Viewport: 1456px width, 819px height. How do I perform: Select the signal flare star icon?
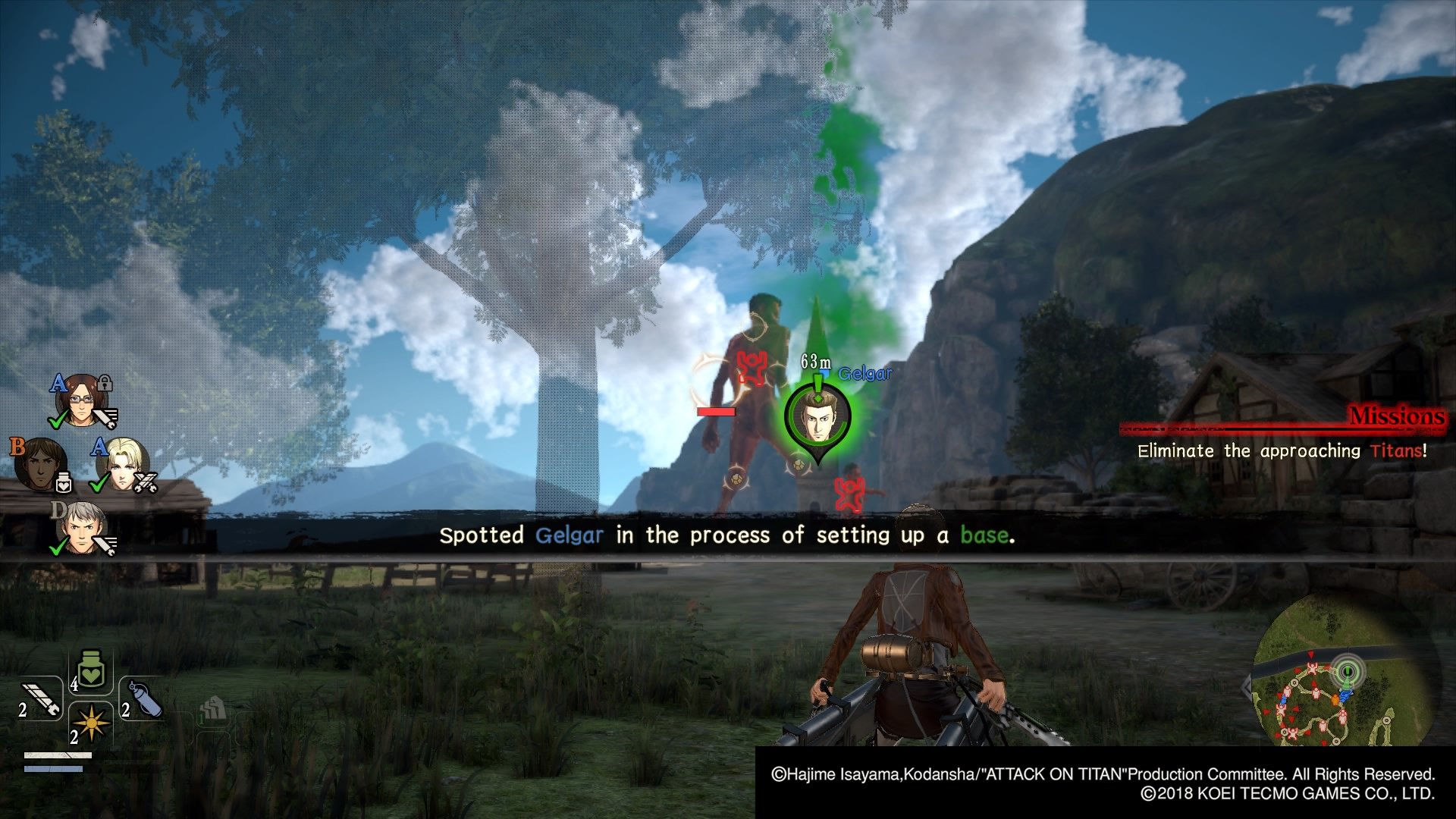click(90, 723)
